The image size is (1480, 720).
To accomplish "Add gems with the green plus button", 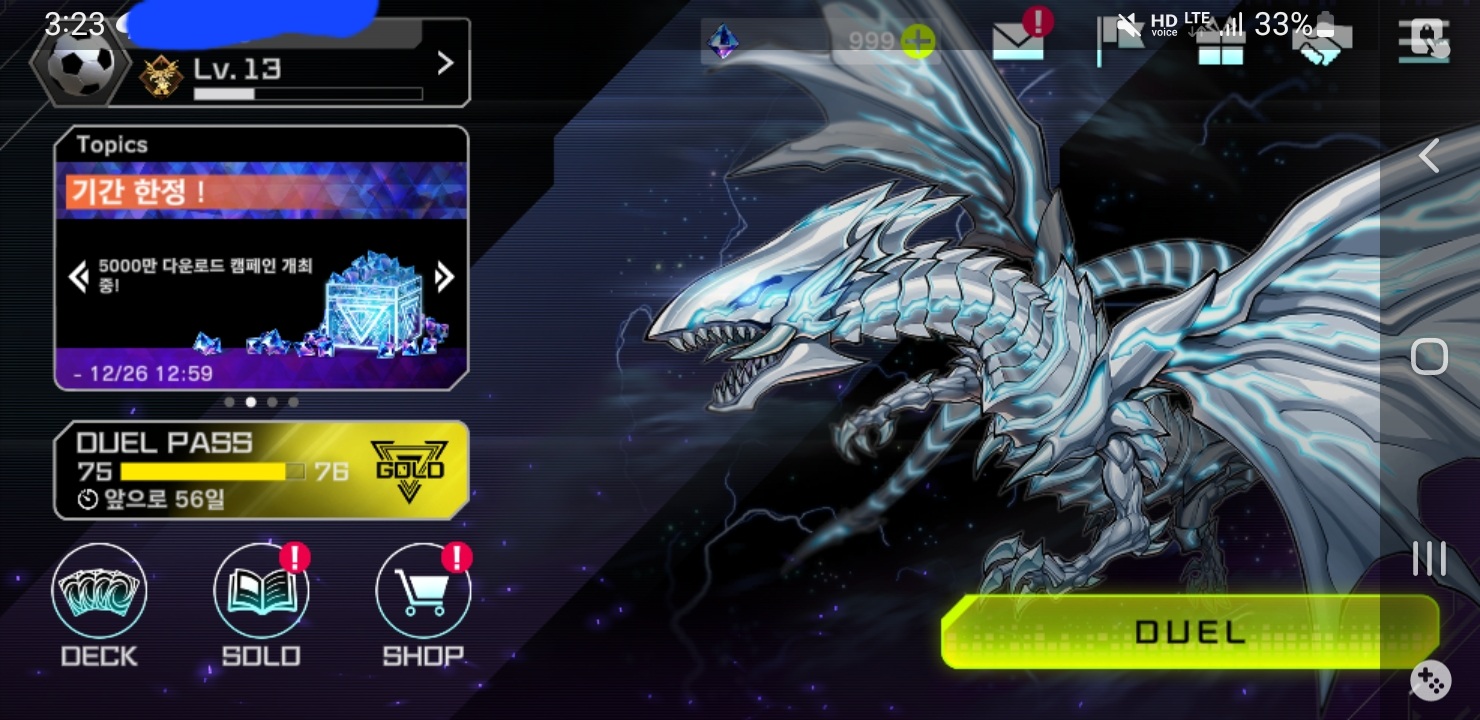I will [917, 42].
